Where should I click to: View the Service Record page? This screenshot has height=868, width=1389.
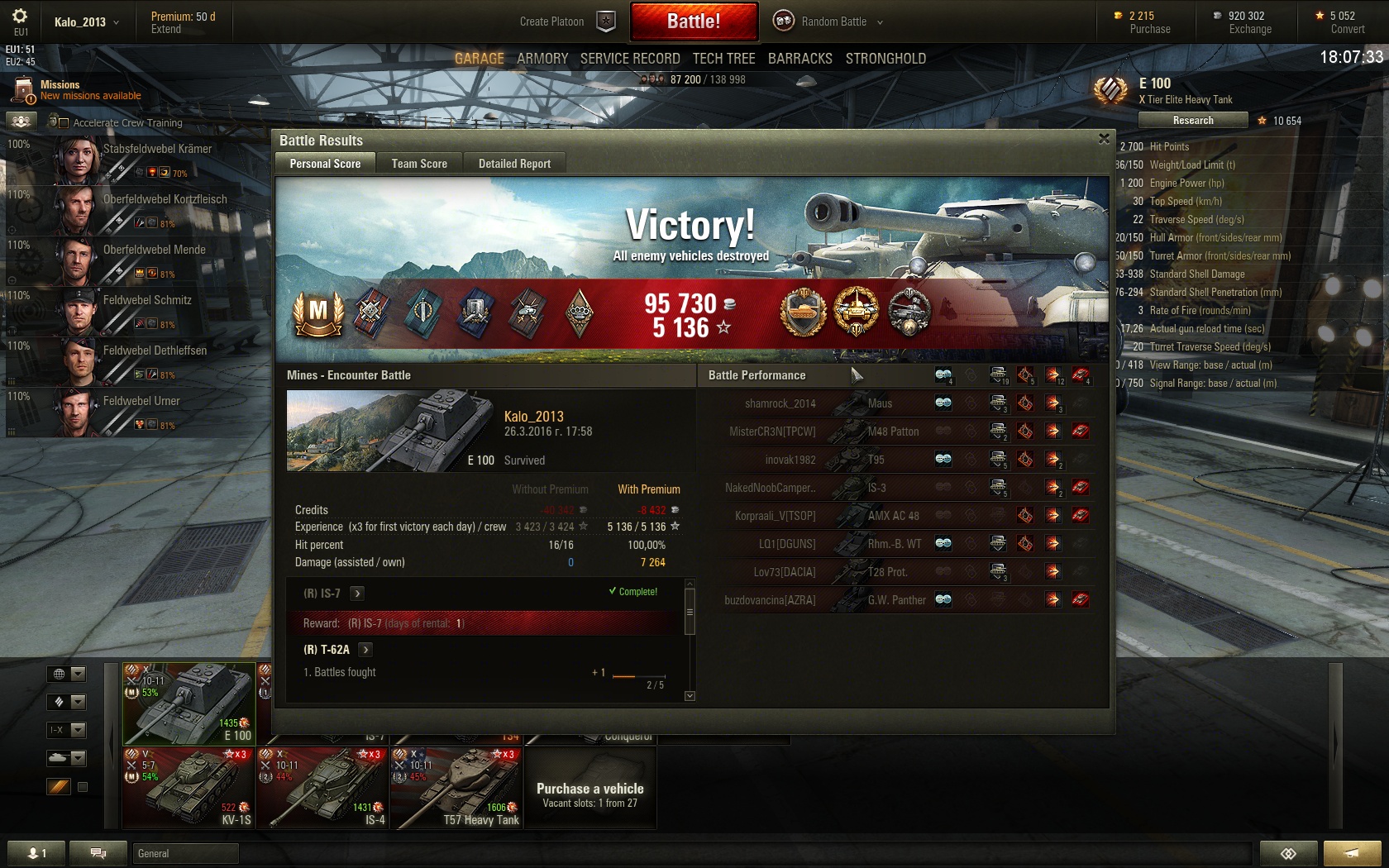point(630,59)
